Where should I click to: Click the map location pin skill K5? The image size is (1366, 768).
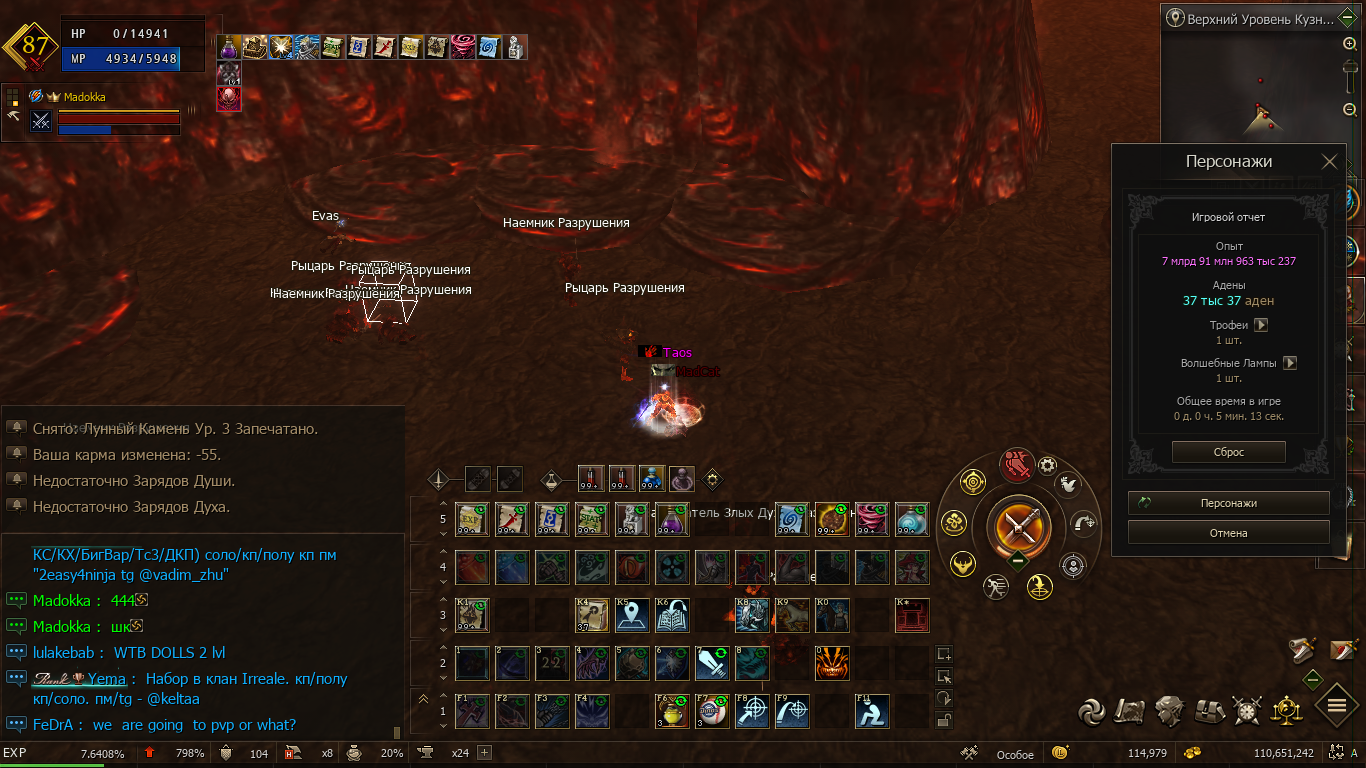point(632,615)
